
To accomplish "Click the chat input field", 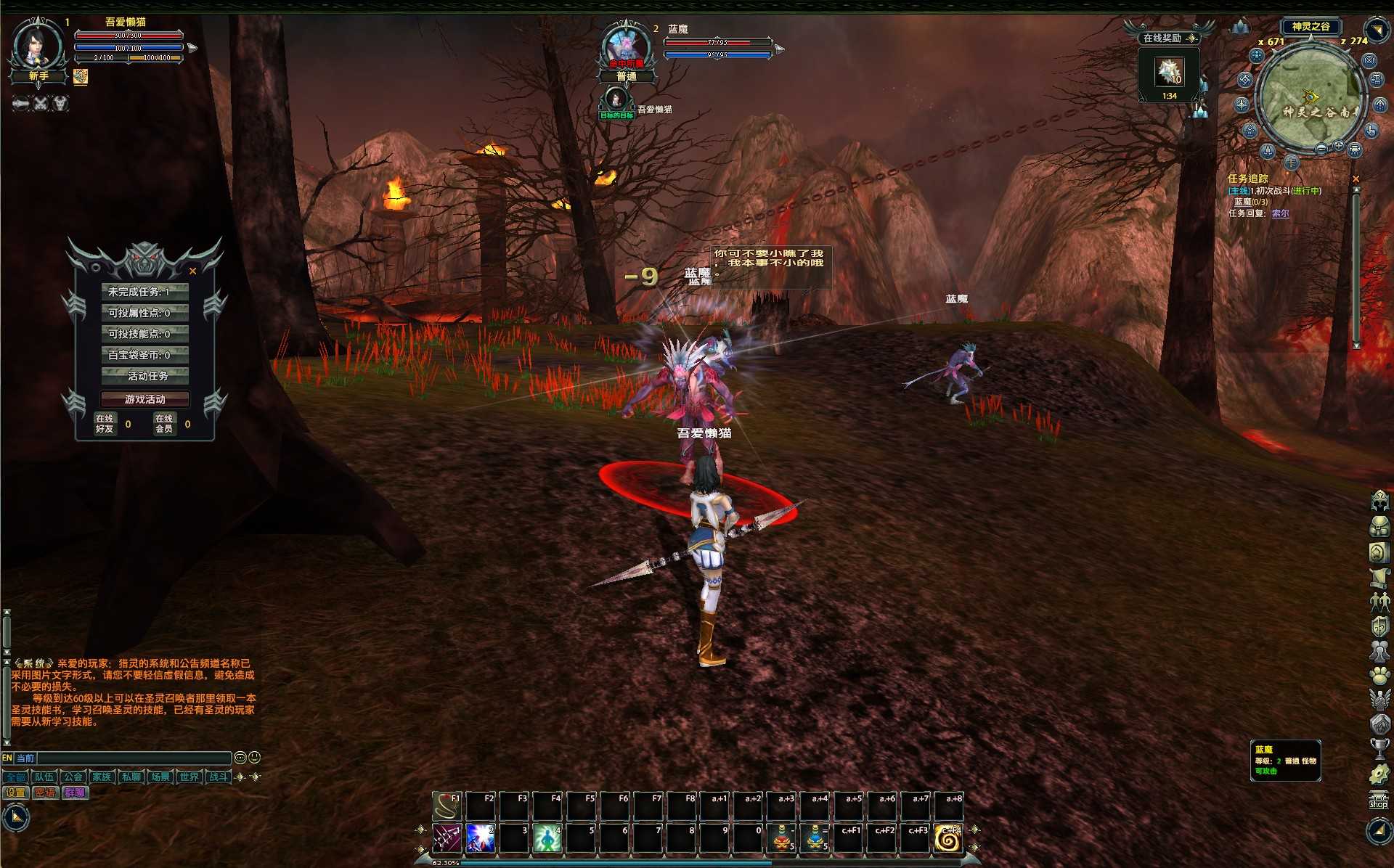I will click(x=134, y=758).
